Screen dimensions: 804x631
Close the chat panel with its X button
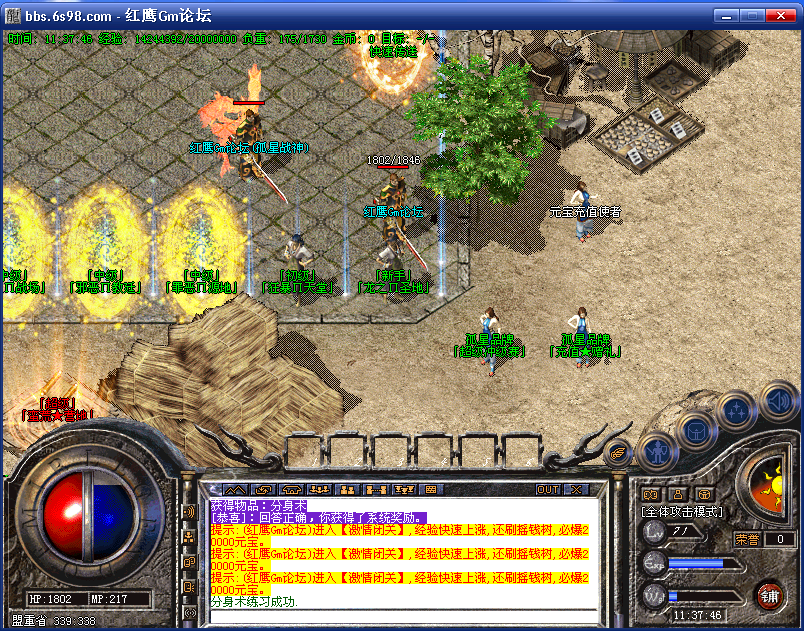(576, 490)
